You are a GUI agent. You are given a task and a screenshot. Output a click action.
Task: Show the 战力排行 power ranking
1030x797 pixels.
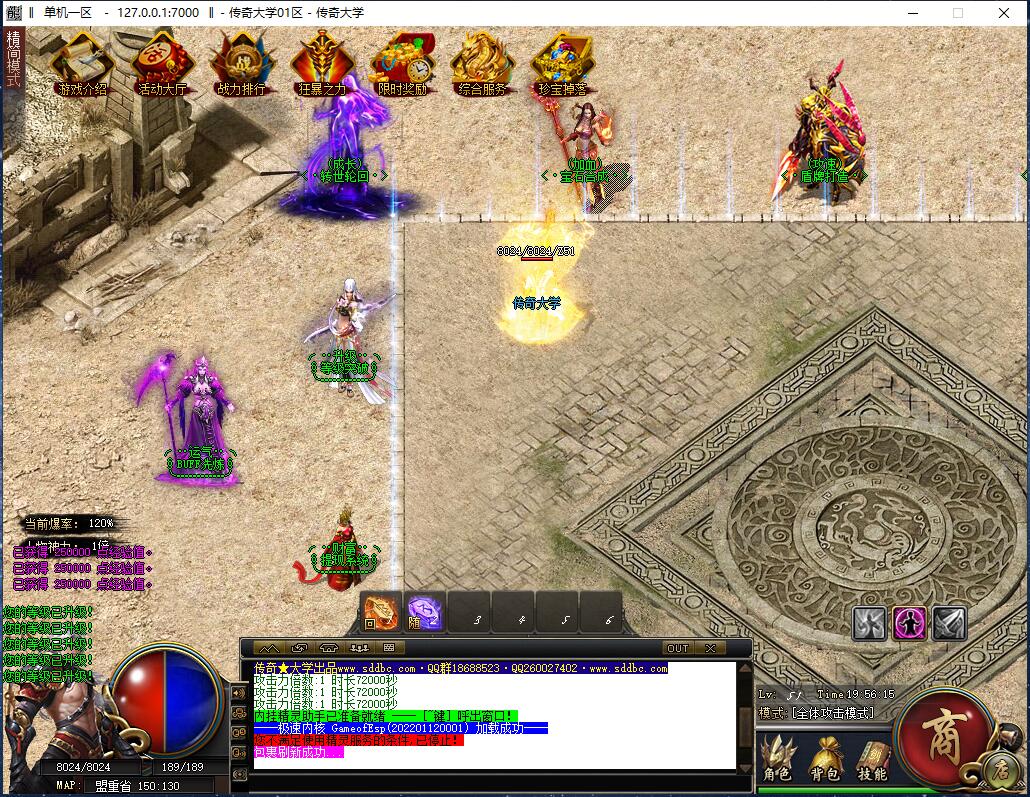pyautogui.click(x=242, y=63)
